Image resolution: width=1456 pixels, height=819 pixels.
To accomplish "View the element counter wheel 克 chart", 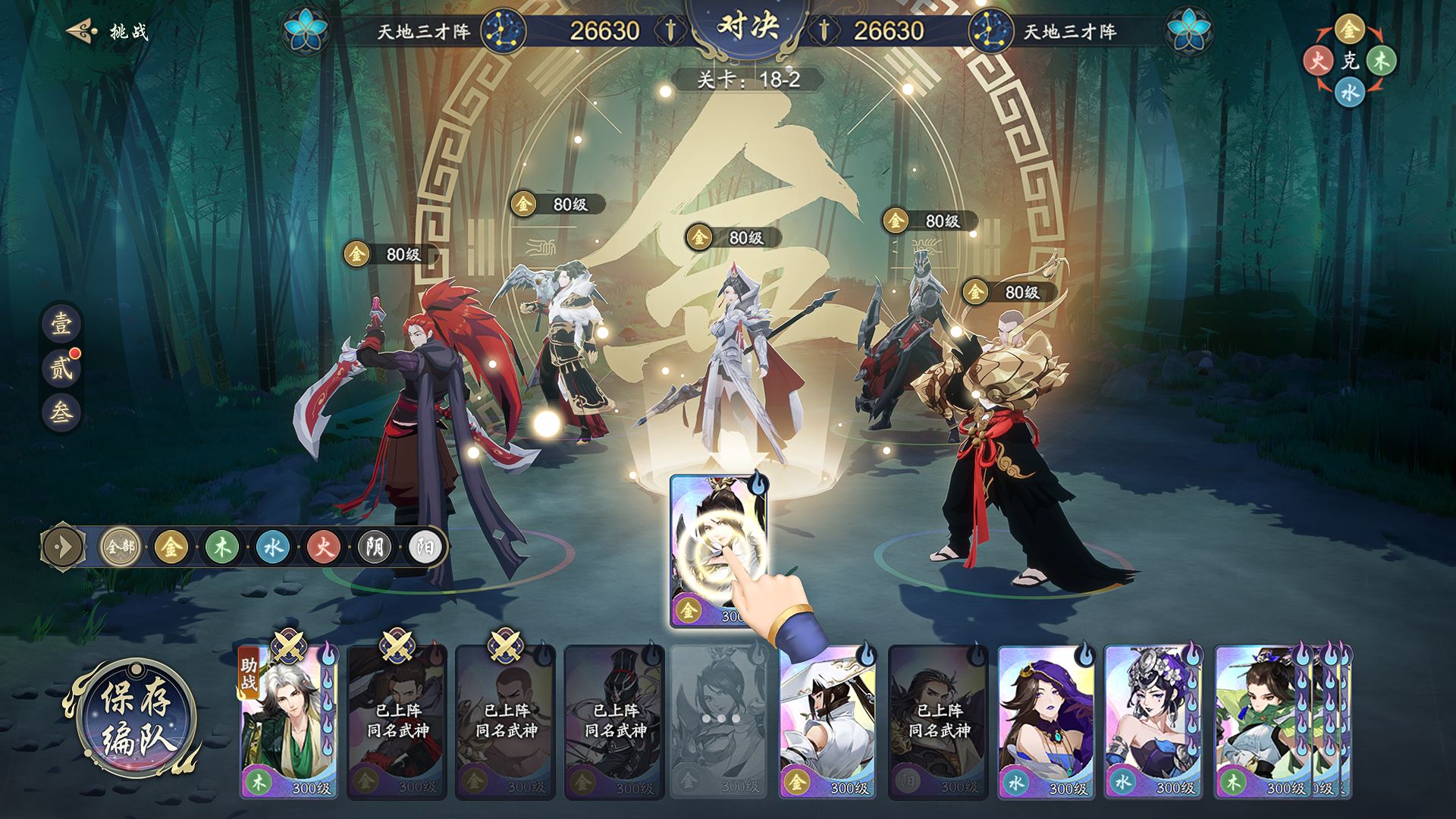I will click(x=1350, y=61).
